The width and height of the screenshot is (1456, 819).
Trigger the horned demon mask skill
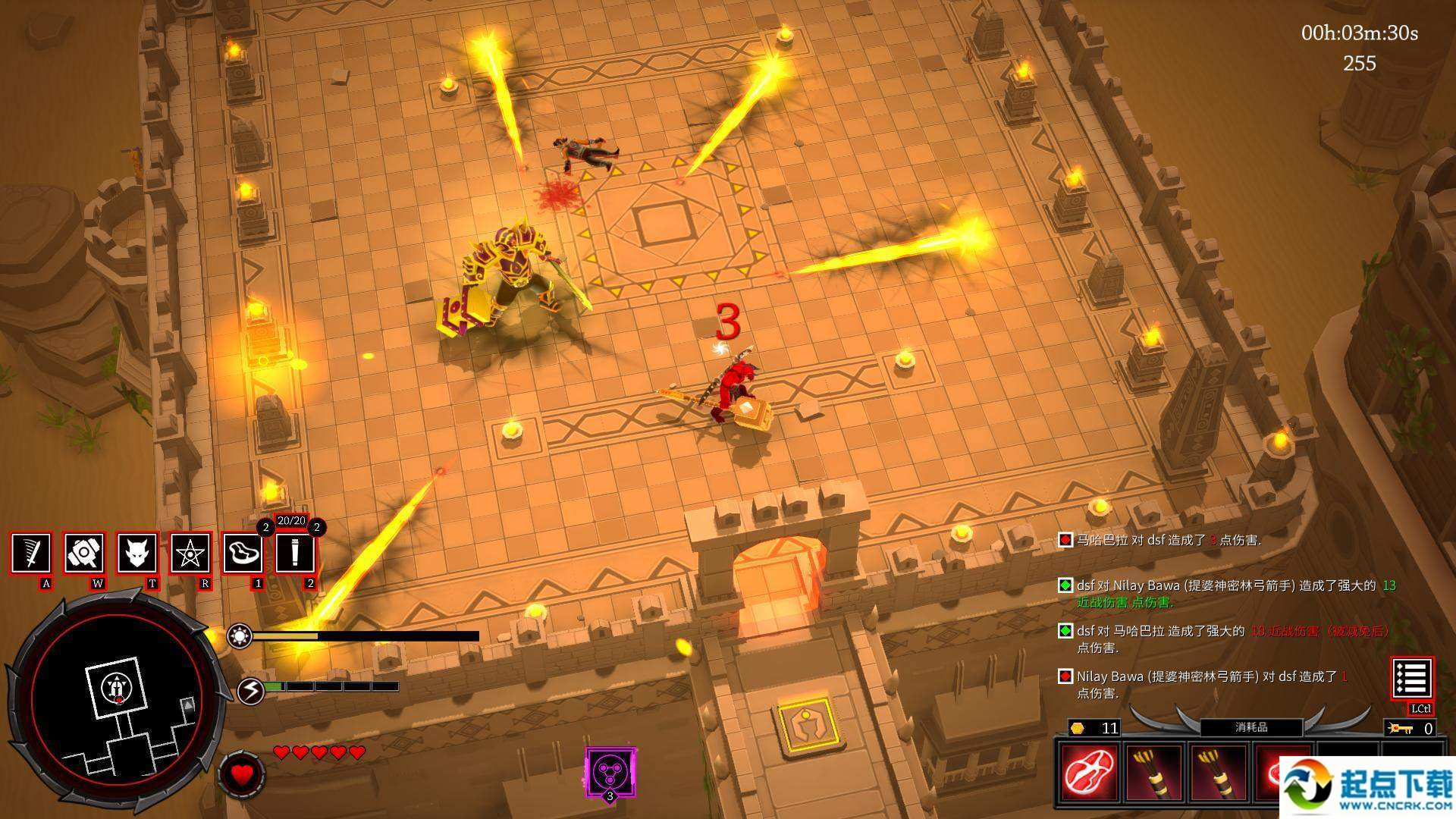point(137,553)
